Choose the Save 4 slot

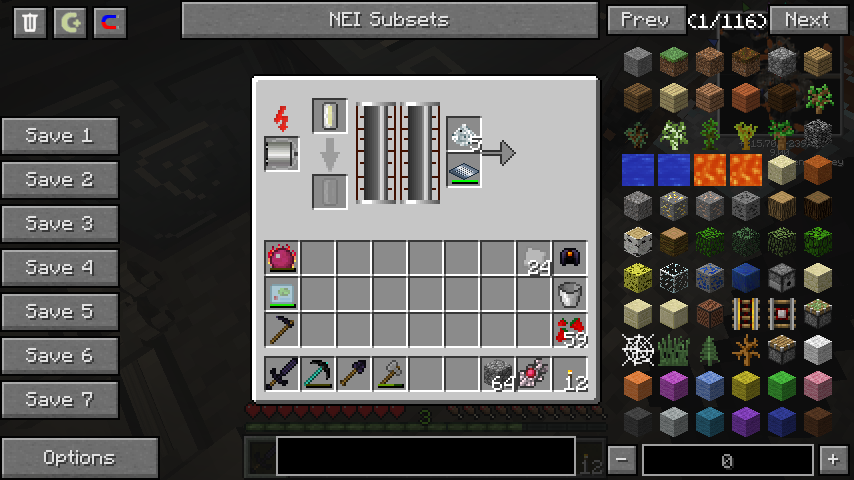coord(60,268)
